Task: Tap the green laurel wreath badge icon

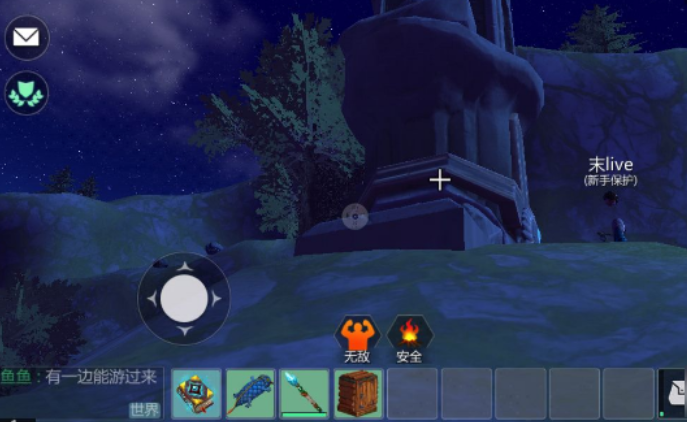Action: click(x=27, y=95)
